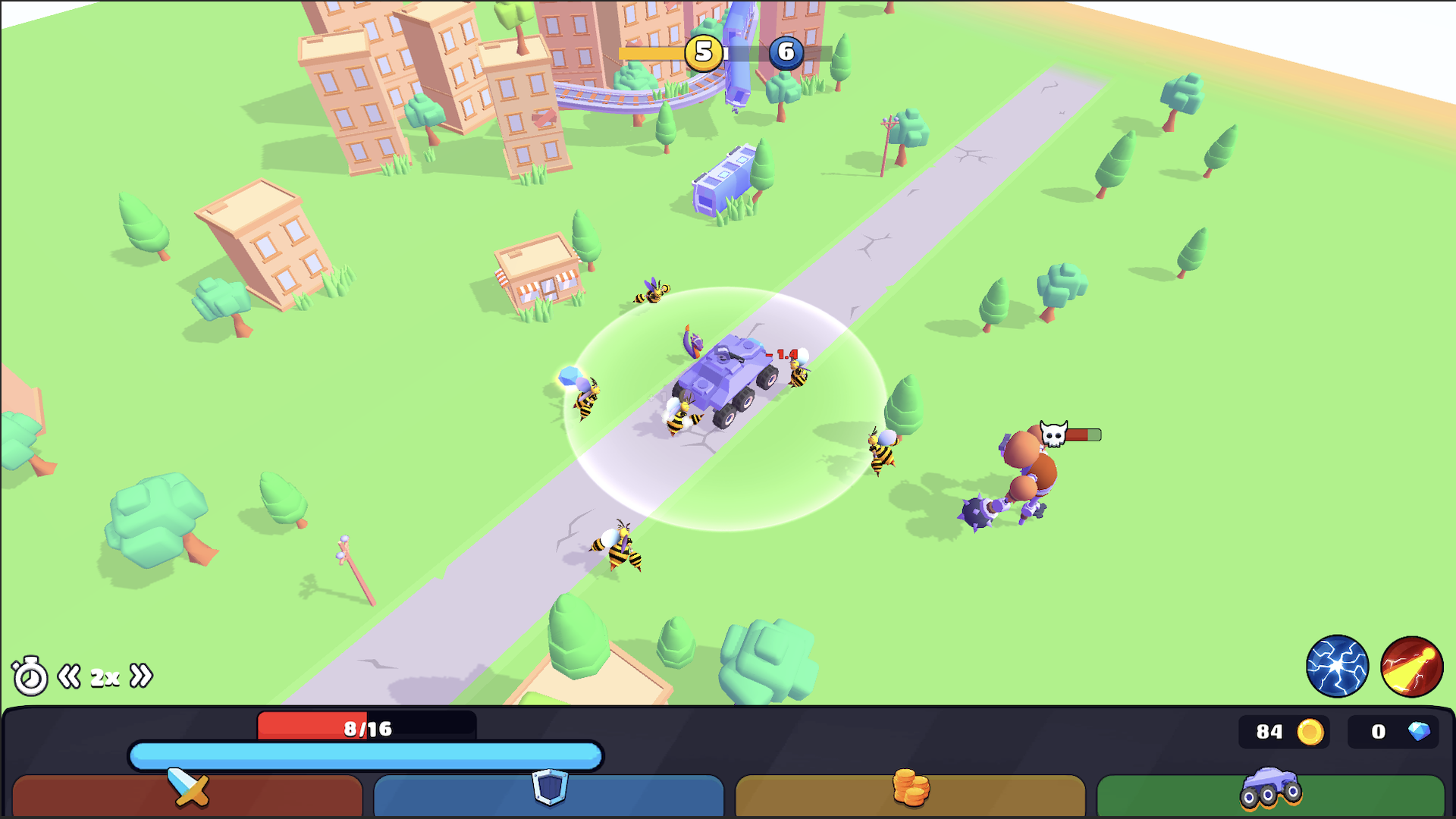Click the light blue progress bar

pos(366,756)
